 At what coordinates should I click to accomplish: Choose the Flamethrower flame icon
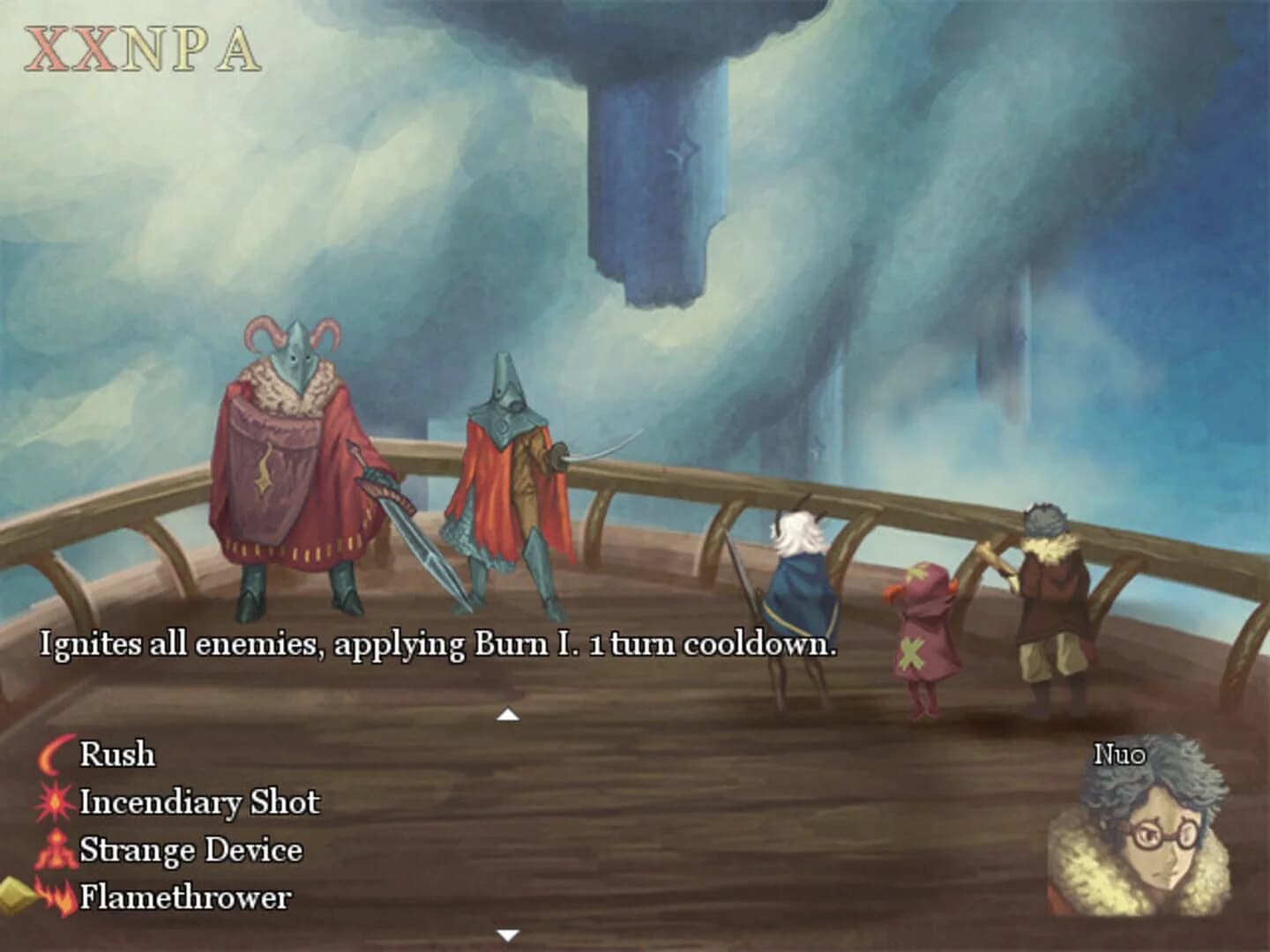(x=55, y=897)
